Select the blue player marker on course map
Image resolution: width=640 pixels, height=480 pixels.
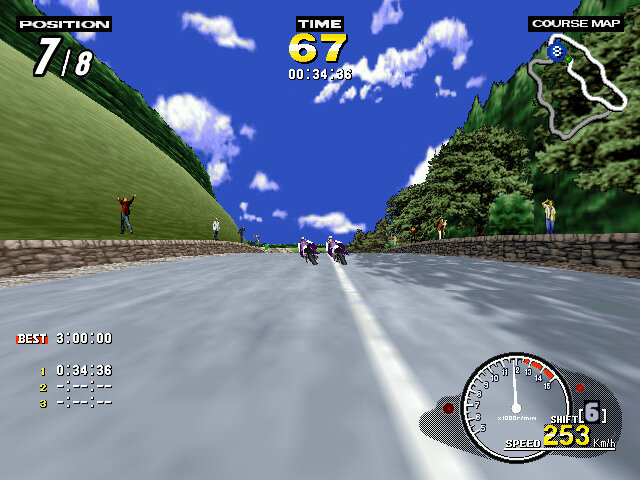pyautogui.click(x=557, y=46)
